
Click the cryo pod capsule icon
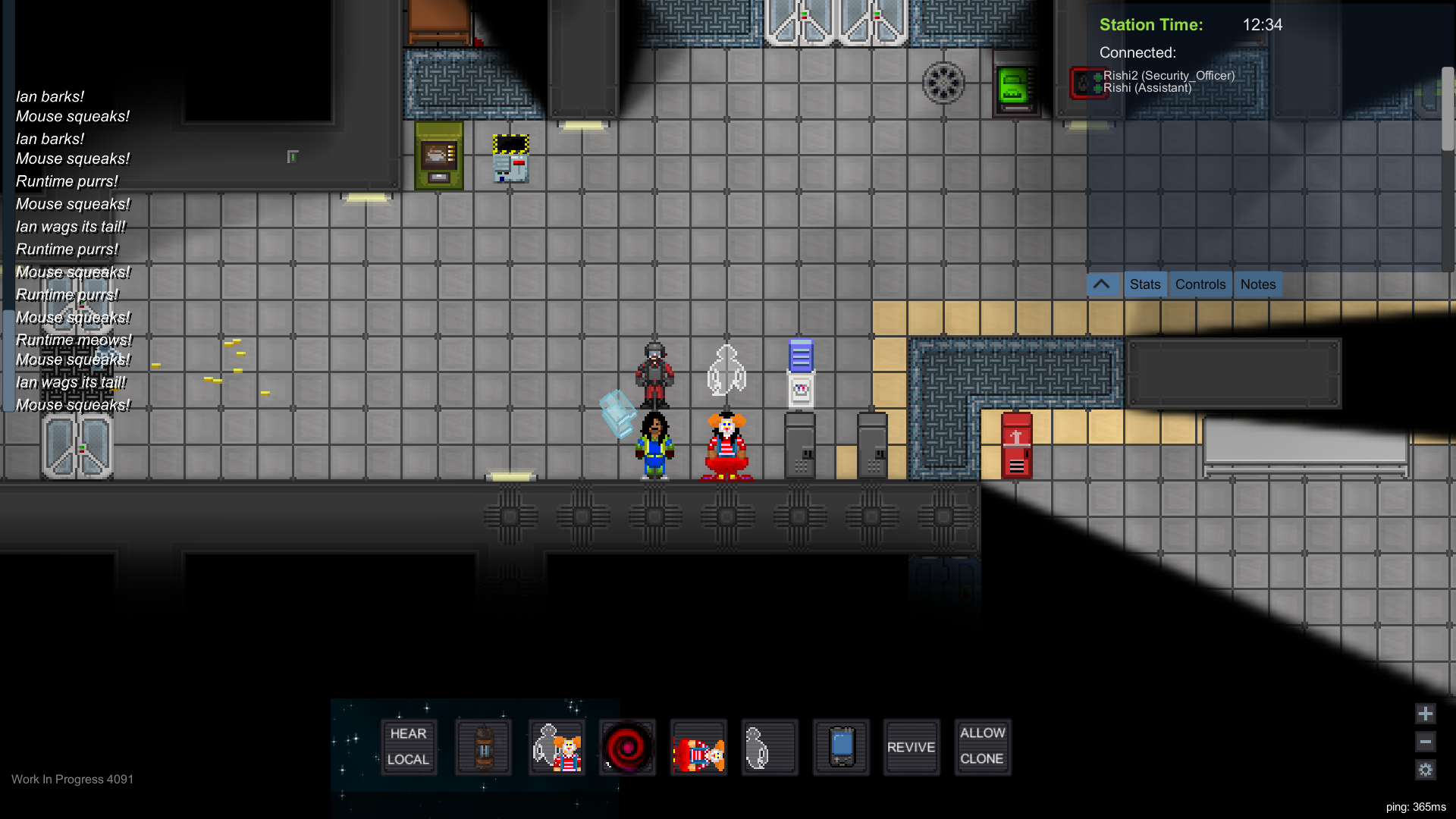pyautogui.click(x=483, y=747)
